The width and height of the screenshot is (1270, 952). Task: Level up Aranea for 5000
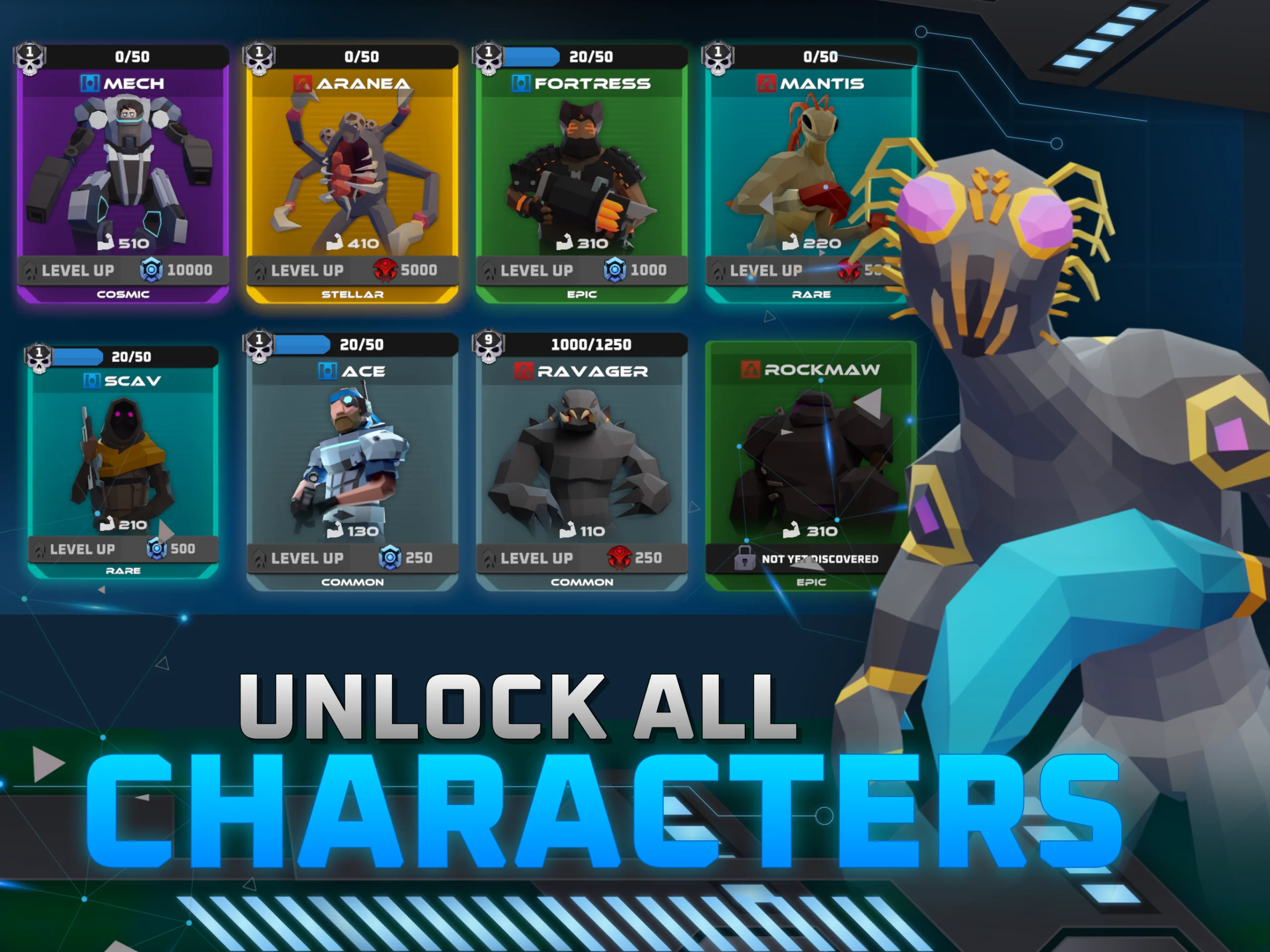[352, 270]
